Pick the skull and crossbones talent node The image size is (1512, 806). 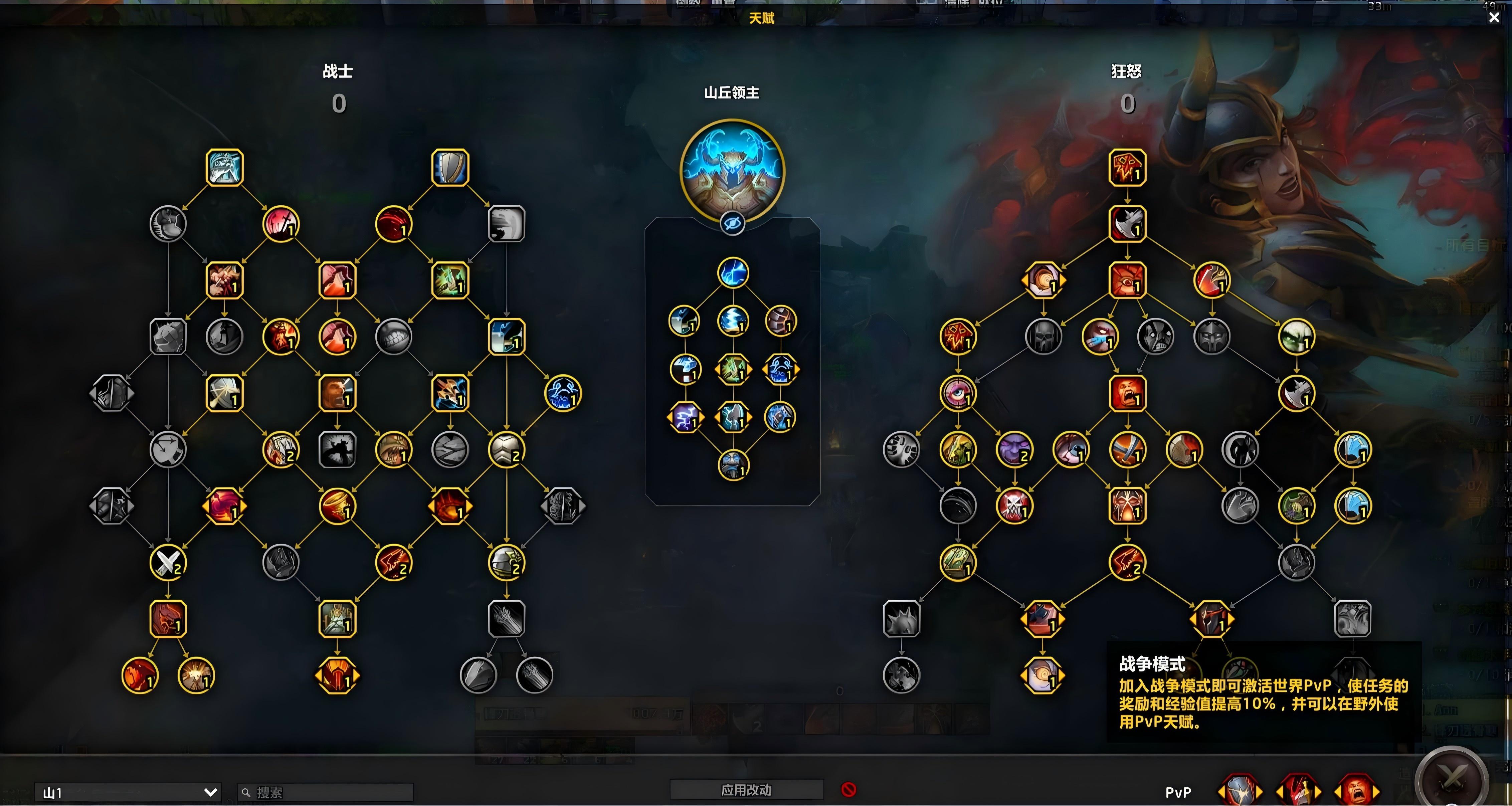1014,506
